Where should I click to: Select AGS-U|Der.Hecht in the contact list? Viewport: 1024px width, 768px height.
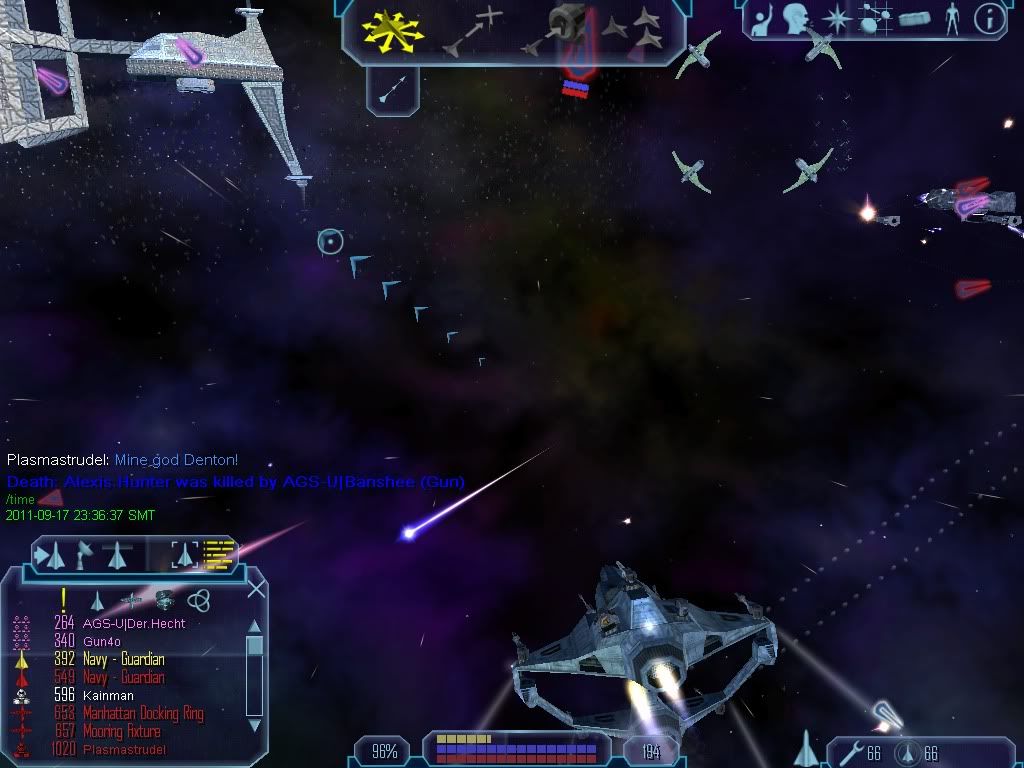pyautogui.click(x=134, y=624)
